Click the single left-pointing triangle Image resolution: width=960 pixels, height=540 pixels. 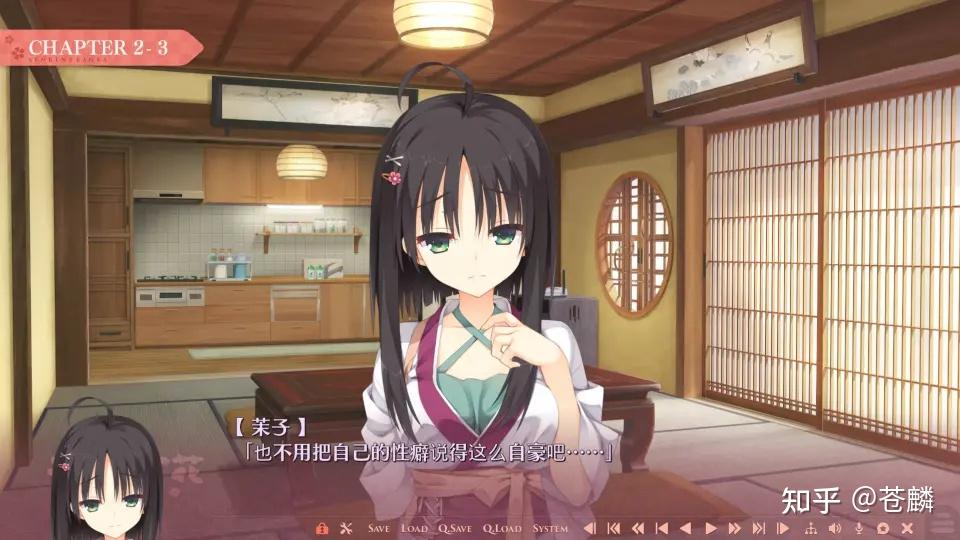coord(686,528)
